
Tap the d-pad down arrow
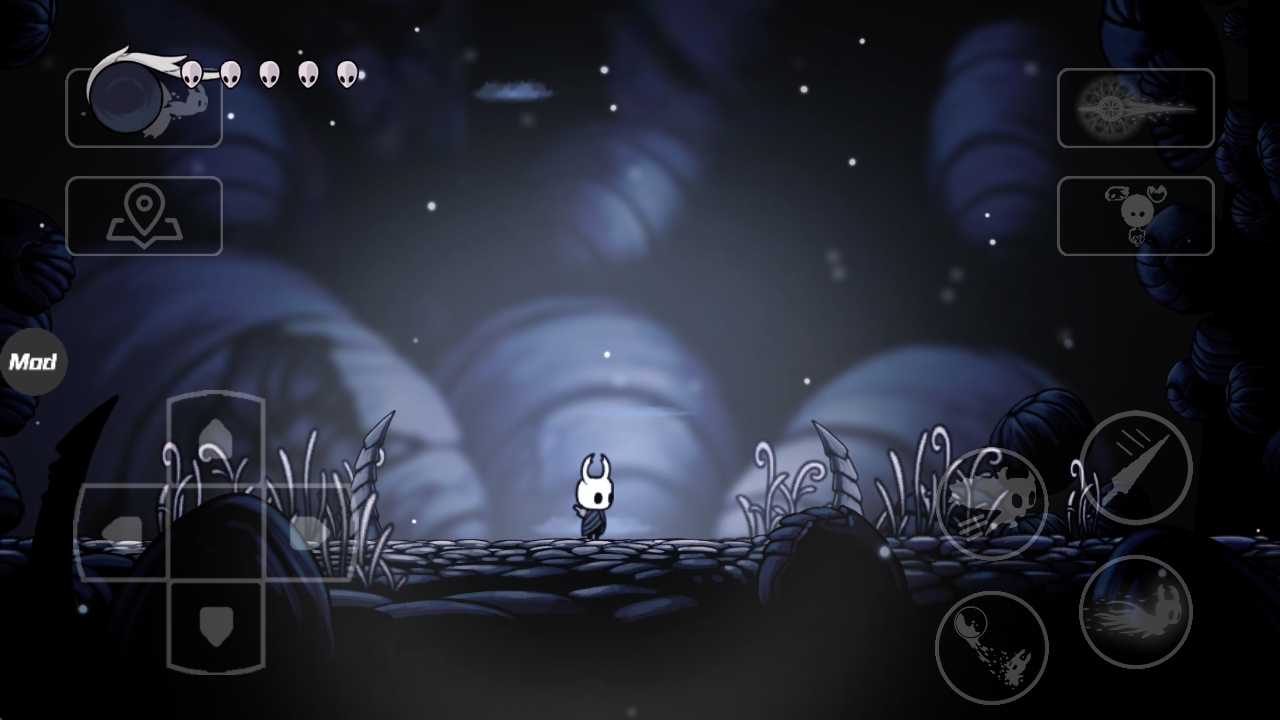216,625
